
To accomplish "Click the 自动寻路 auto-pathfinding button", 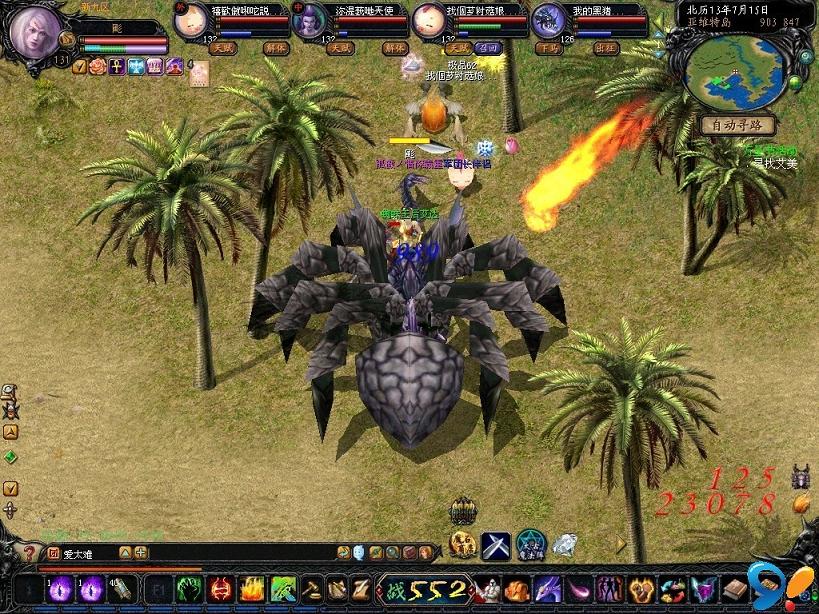I will 738,125.
